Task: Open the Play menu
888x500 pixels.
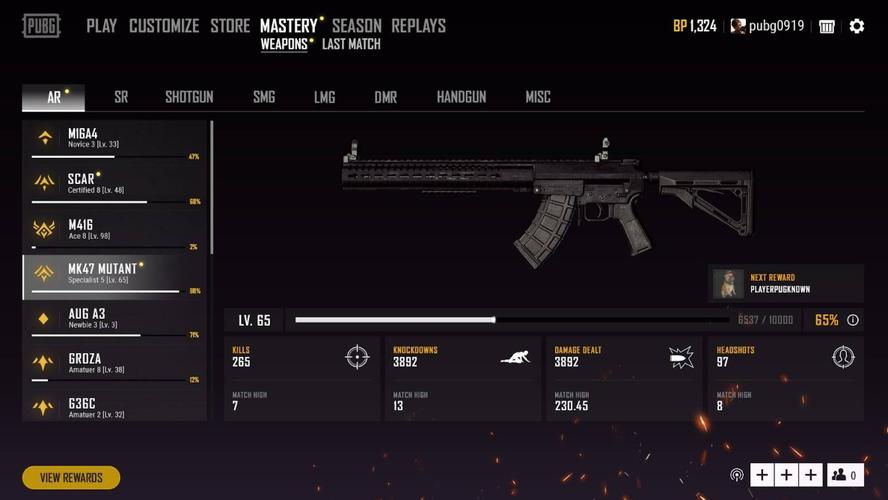Action: 101,26
